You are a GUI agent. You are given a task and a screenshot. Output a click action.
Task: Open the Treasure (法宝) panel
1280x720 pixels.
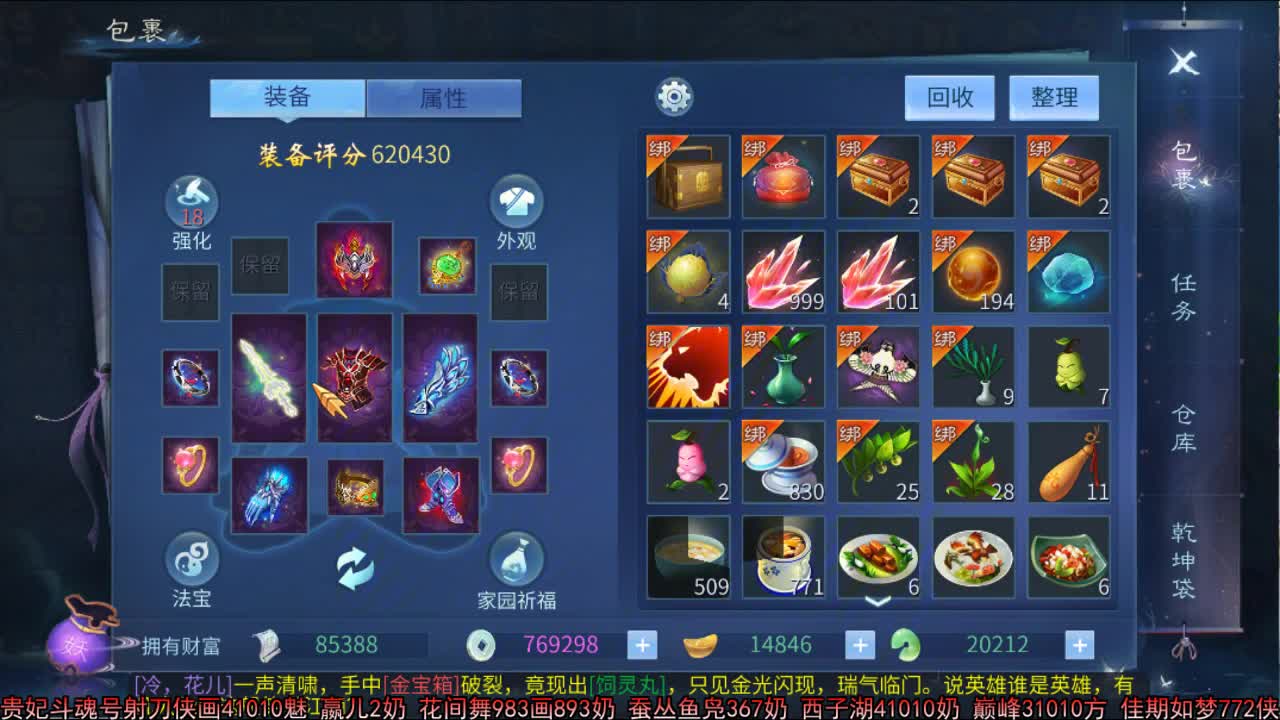point(192,560)
